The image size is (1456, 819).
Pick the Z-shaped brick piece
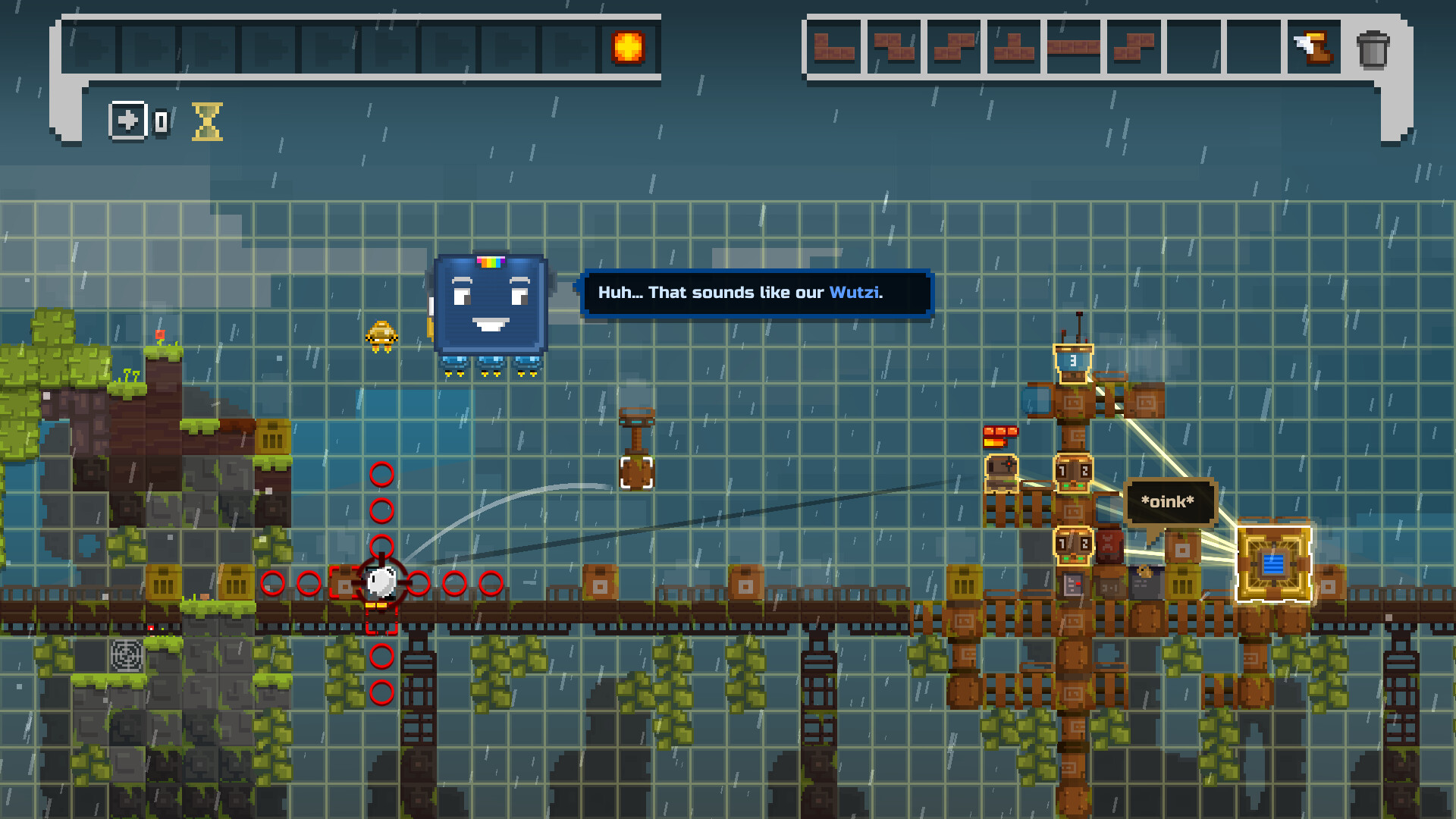(x=893, y=47)
